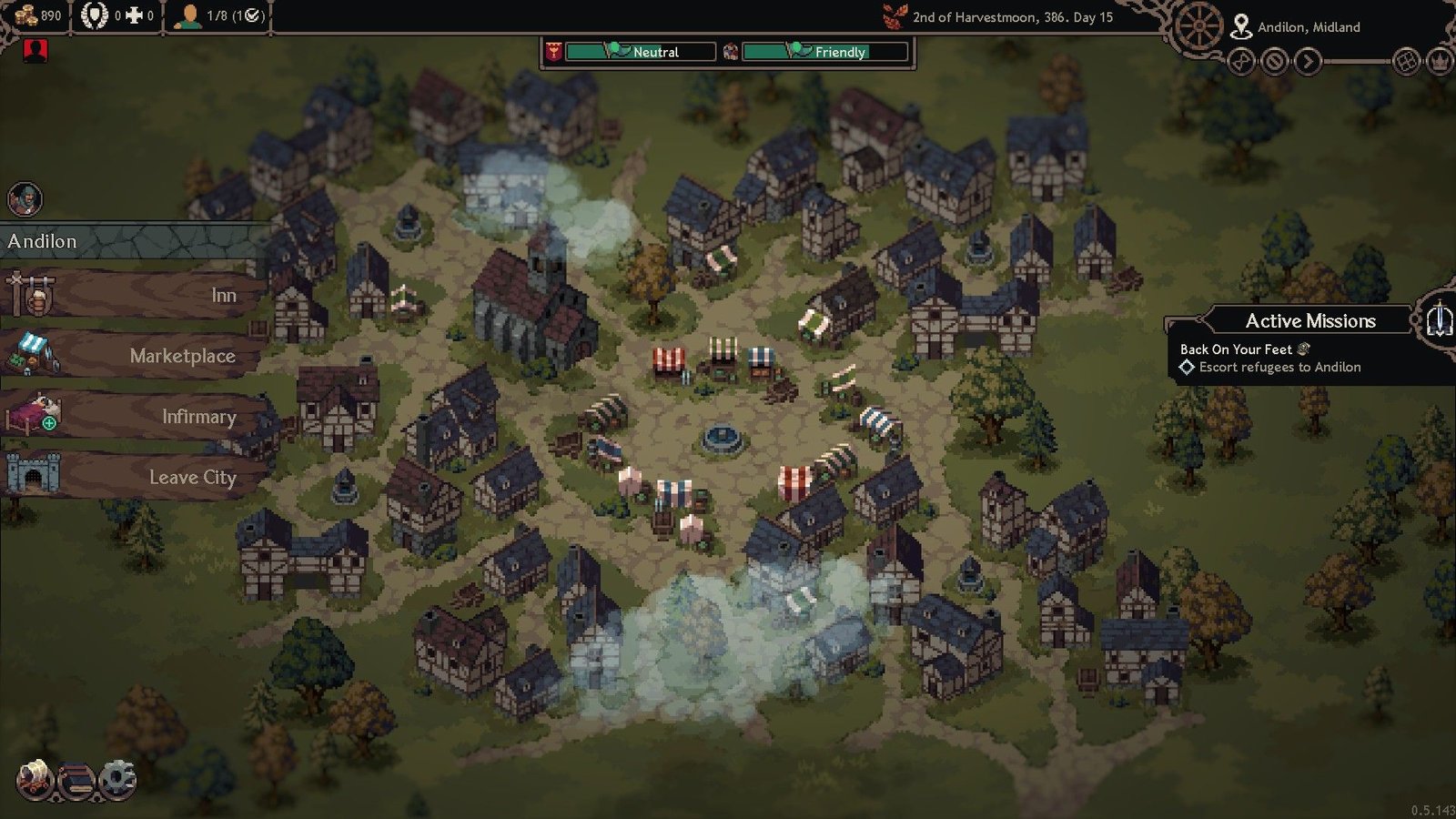Image resolution: width=1456 pixels, height=819 pixels.
Task: Select the Back On Your Feet mission
Action: [1236, 349]
